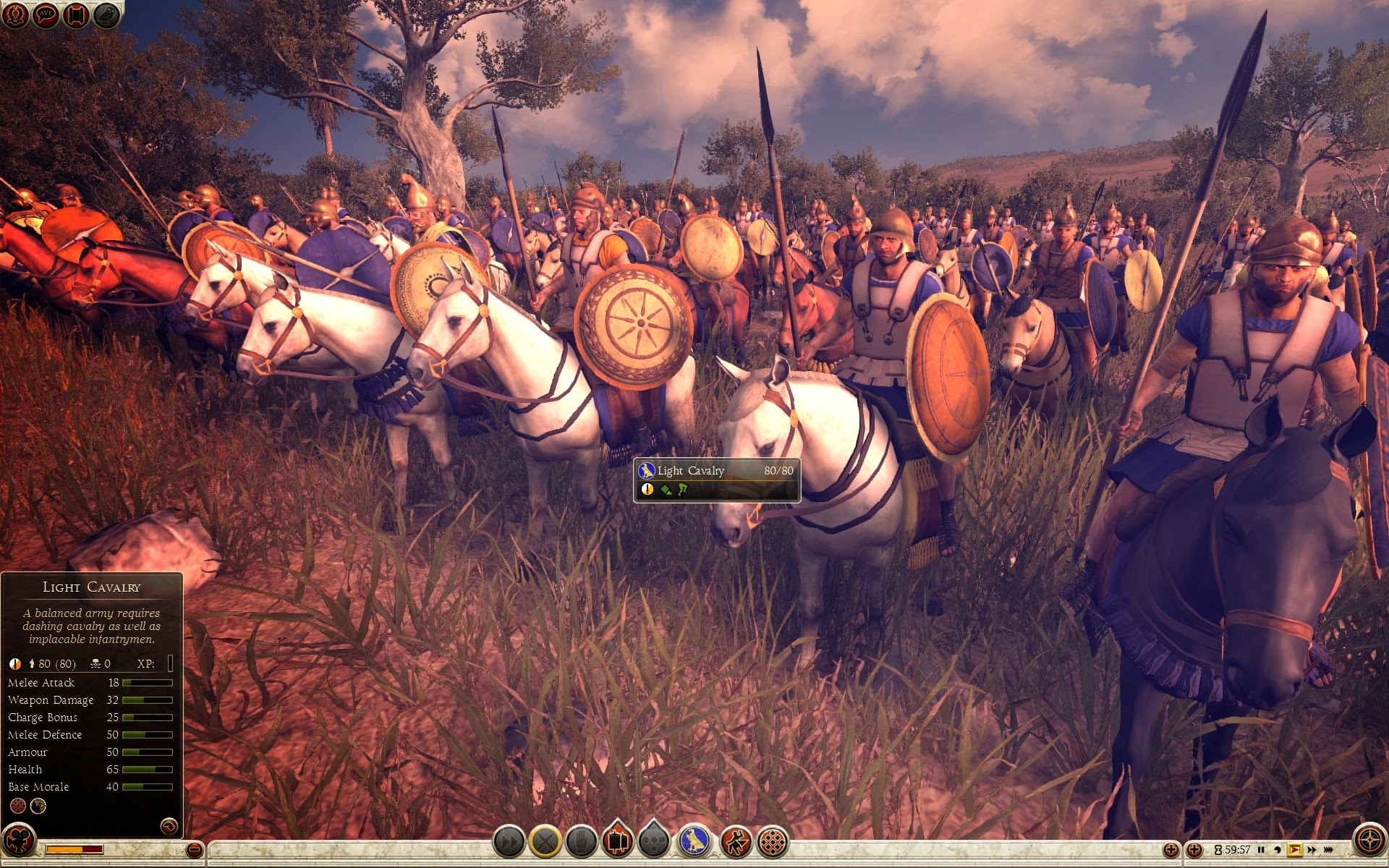Set battle speed to slow motion
The width and height of the screenshot is (1389, 868).
pyautogui.click(x=1278, y=850)
